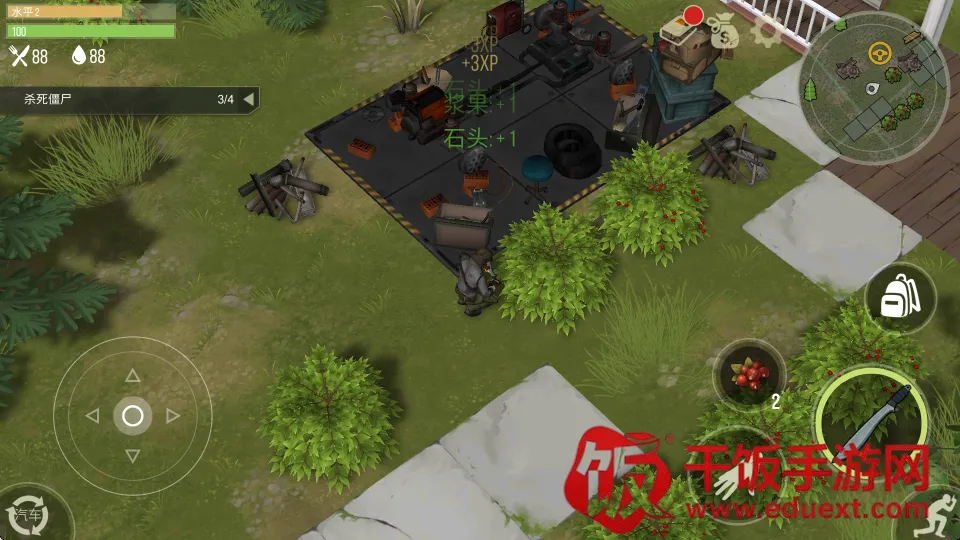Tap the joystick right arrow
Viewport: 960px width, 540px height.
point(172,415)
